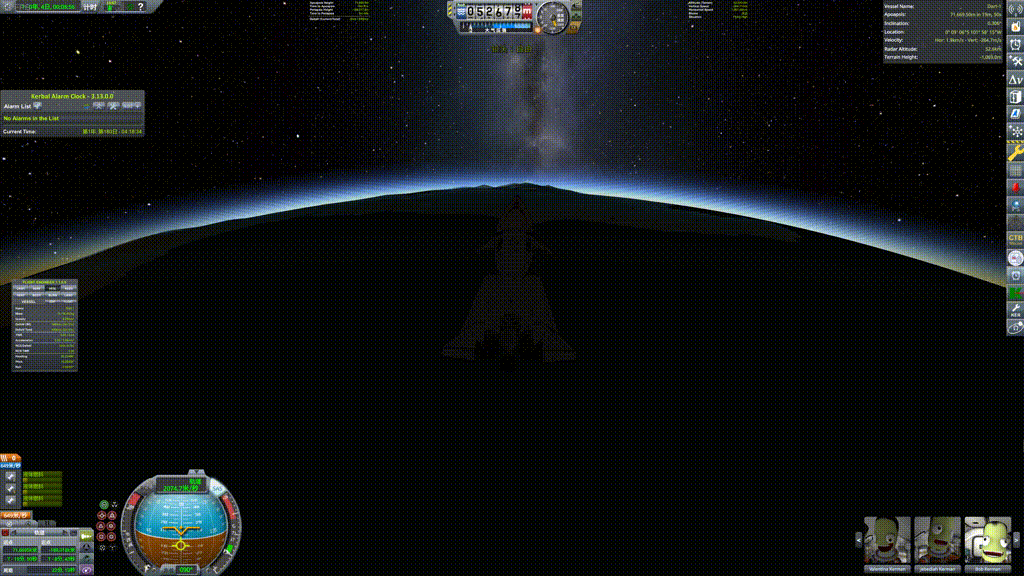Open the delta-v (Δv) toolbar button
This screenshot has height=576, width=1024.
[1015, 79]
